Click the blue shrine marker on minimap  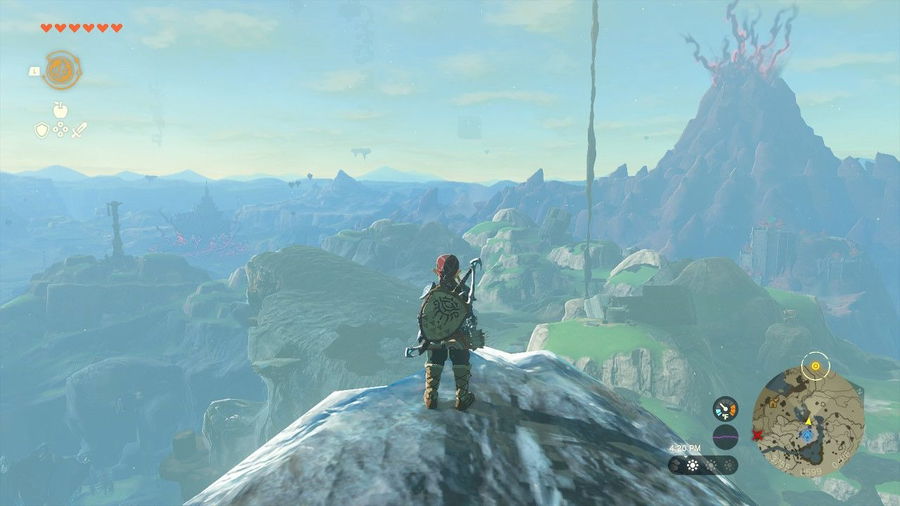808,436
